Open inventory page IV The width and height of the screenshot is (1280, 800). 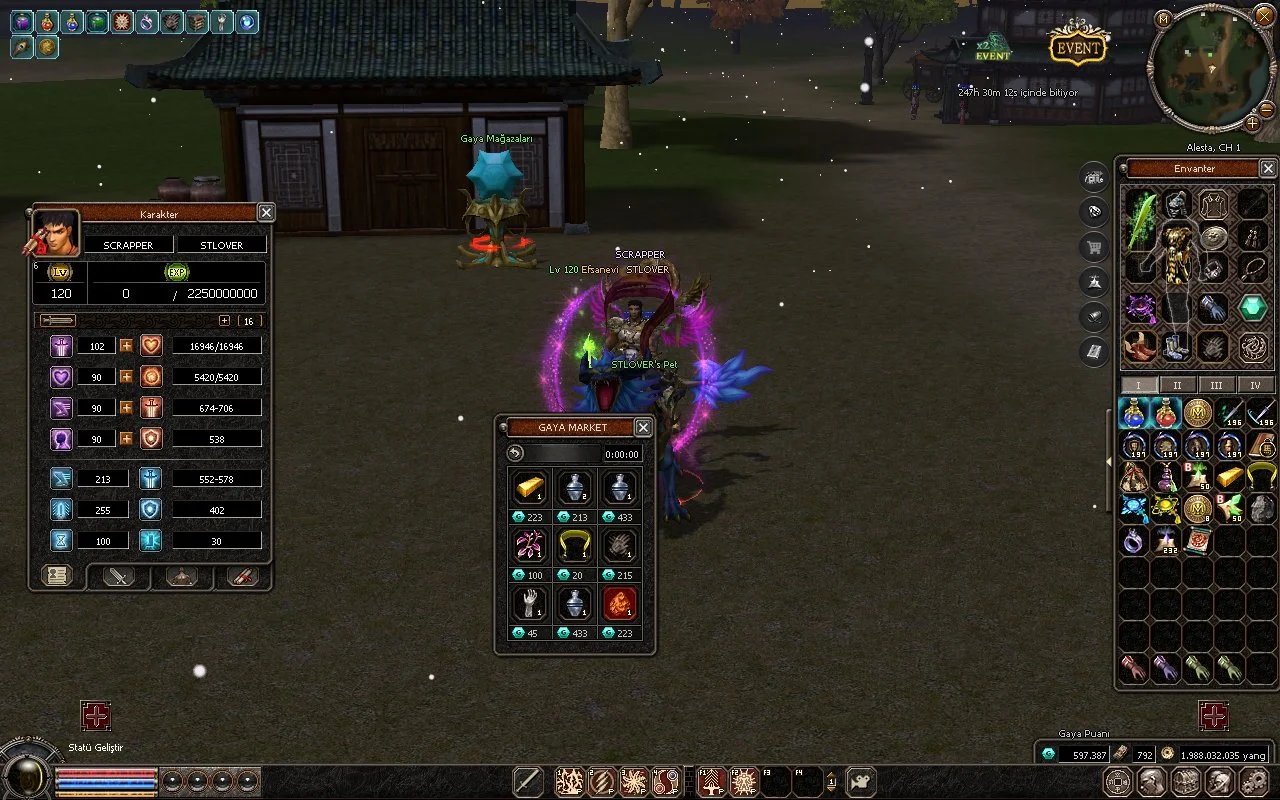pyautogui.click(x=1255, y=385)
